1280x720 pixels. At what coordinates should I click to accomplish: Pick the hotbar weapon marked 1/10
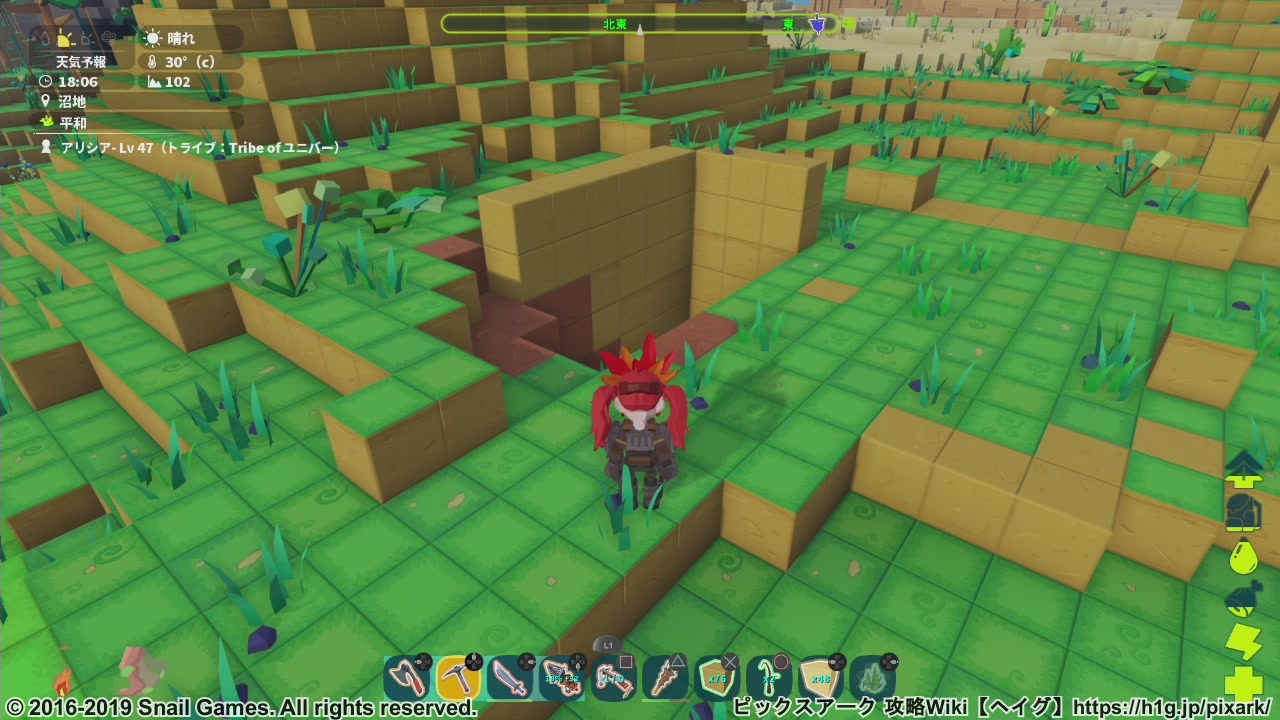[613, 679]
